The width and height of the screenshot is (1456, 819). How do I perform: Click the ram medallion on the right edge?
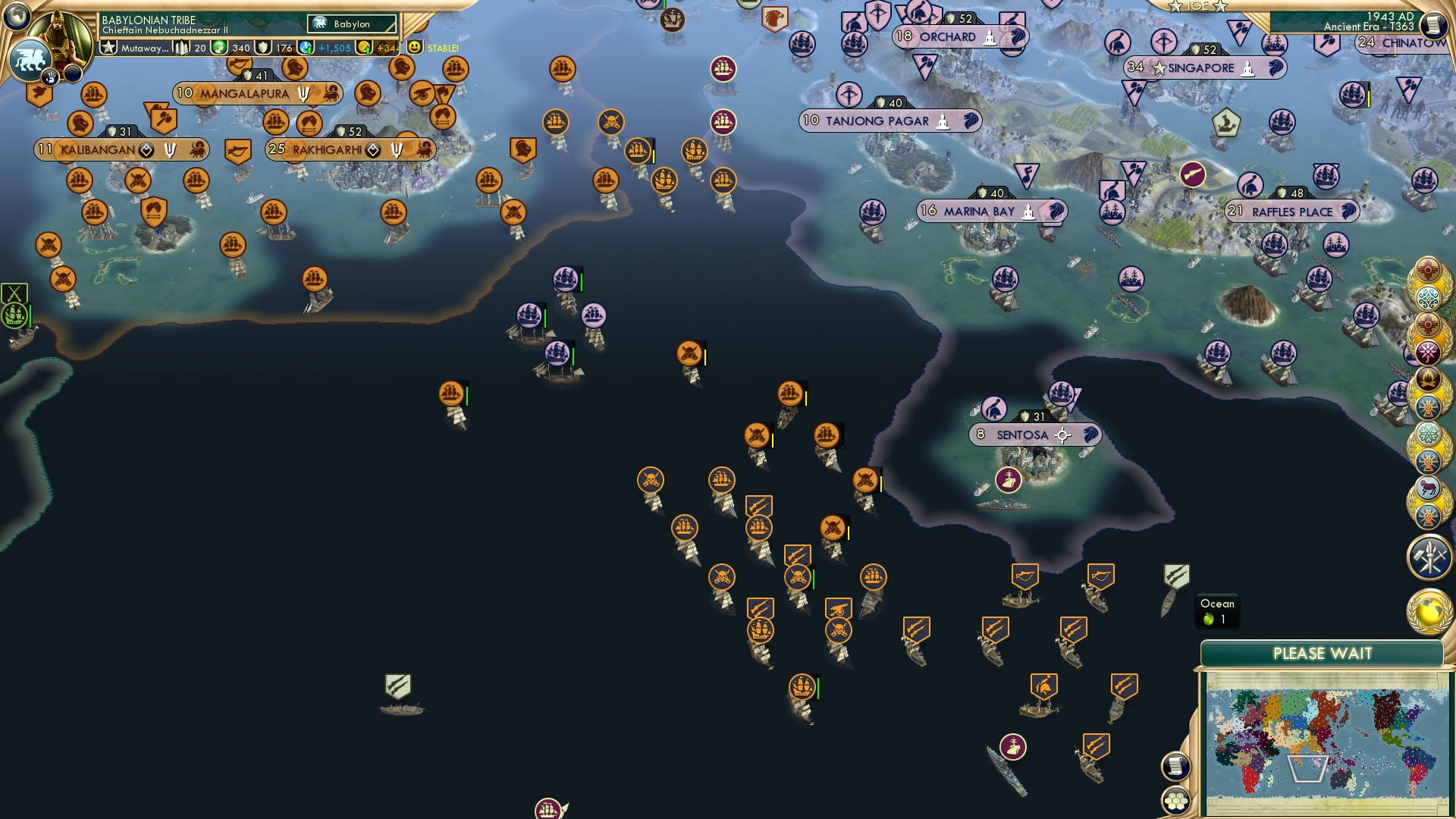click(x=1427, y=487)
